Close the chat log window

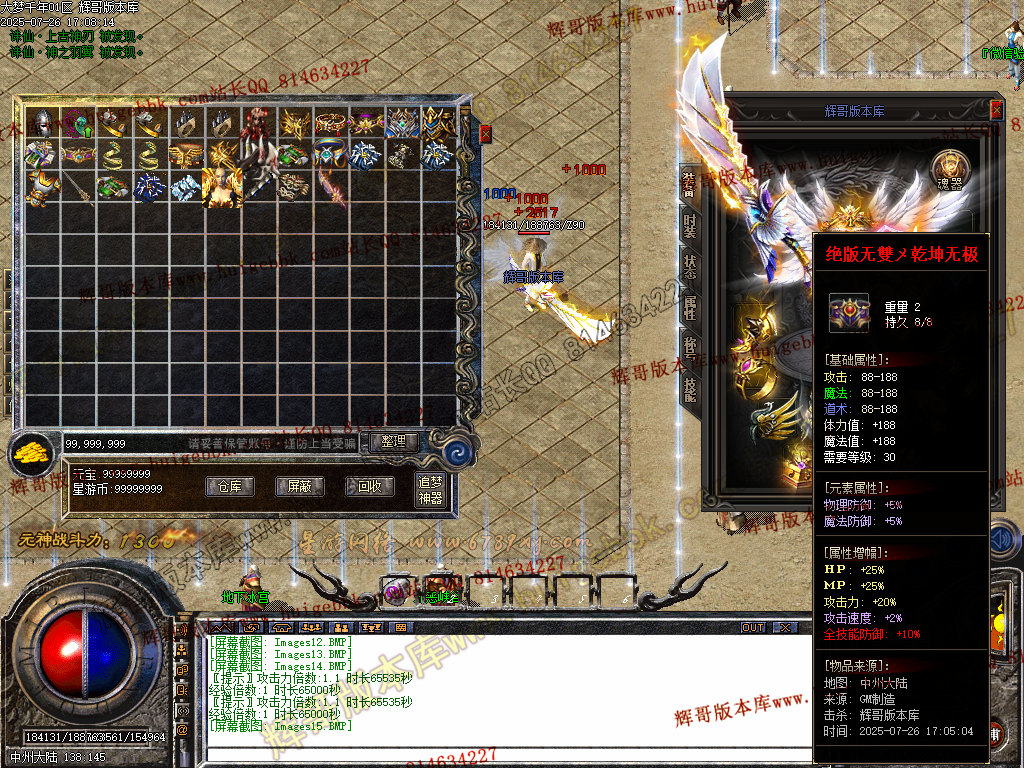[785, 627]
